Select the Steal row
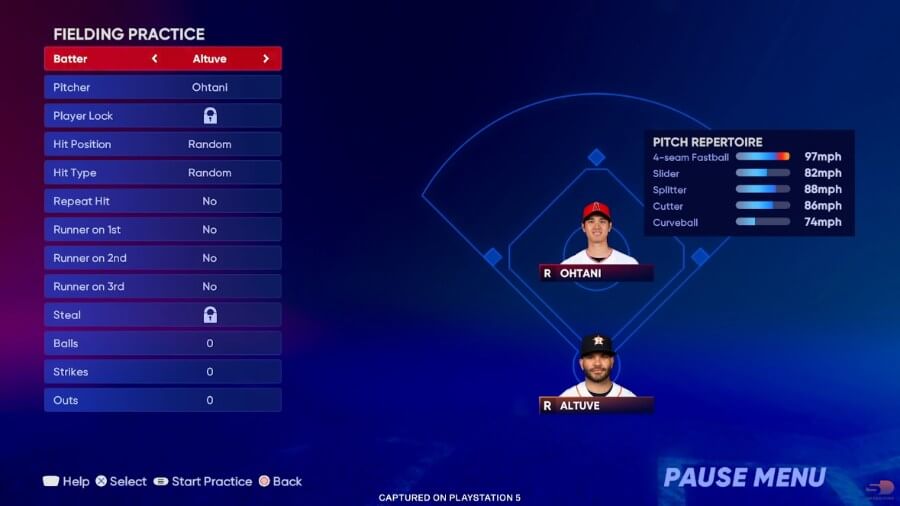Viewport: 900px width, 506px height. (x=162, y=315)
